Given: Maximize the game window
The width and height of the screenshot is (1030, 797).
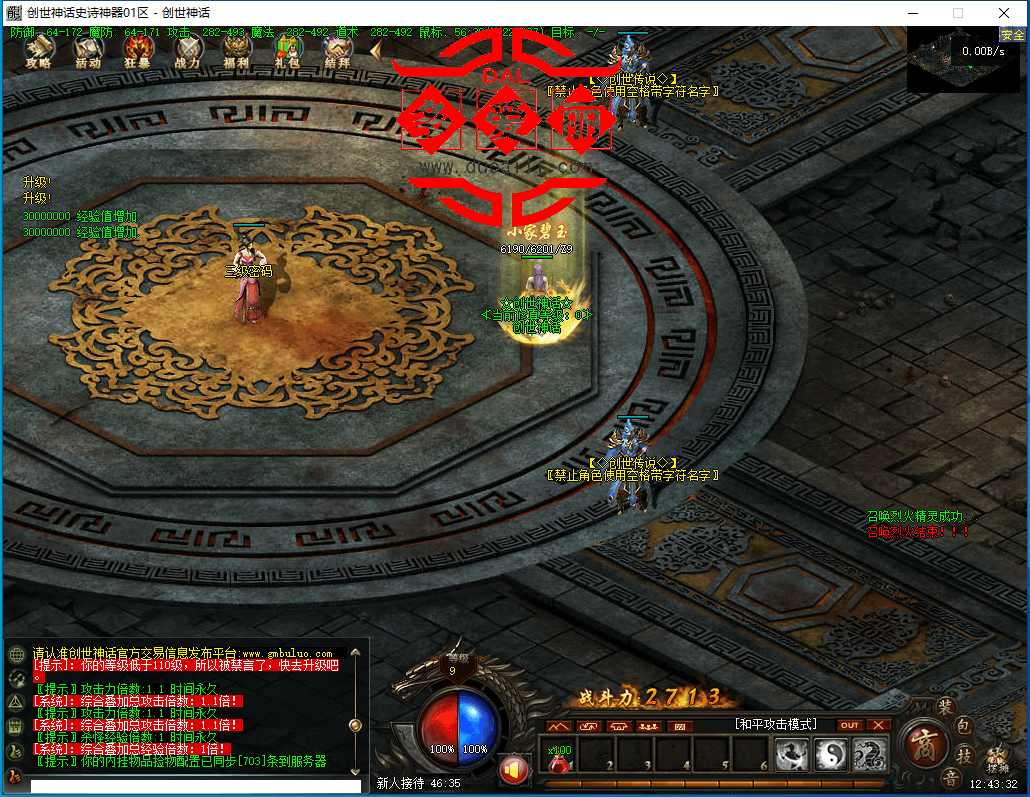Looking at the screenshot, I should (x=958, y=13).
